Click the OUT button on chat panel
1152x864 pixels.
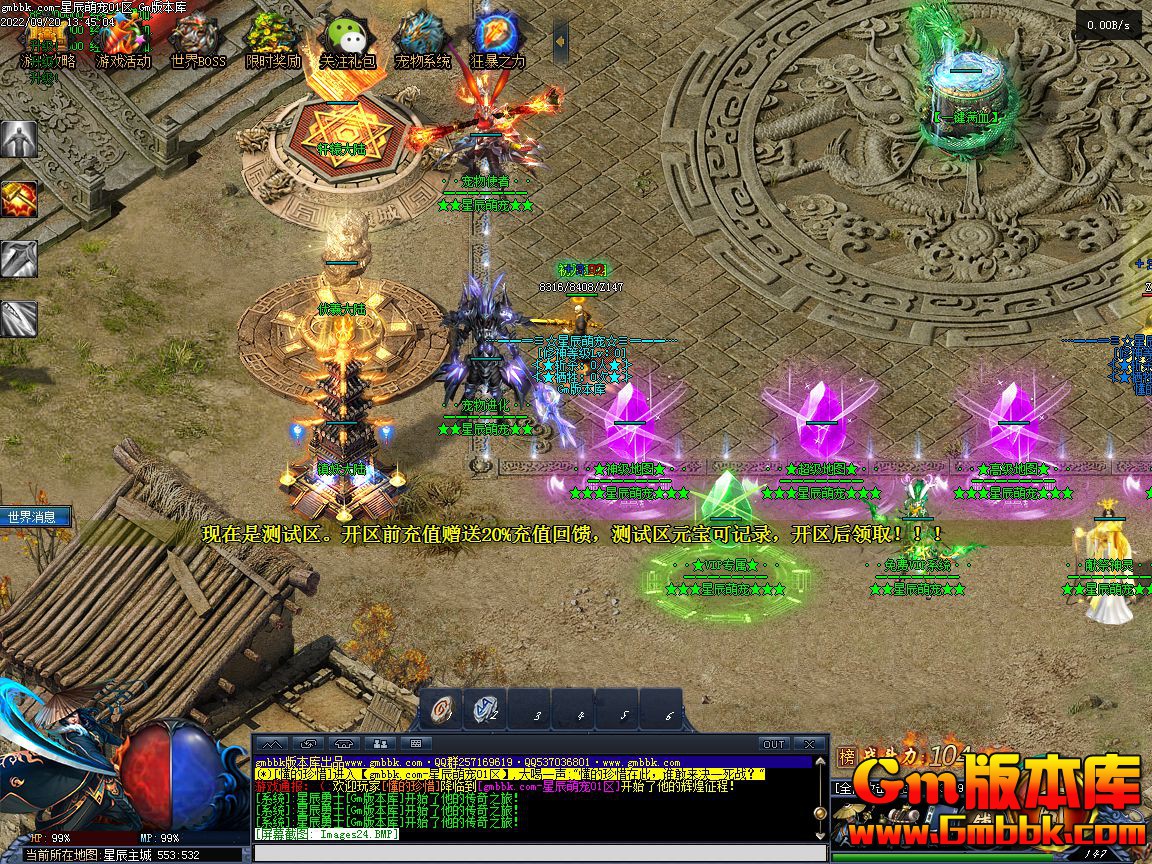[774, 744]
